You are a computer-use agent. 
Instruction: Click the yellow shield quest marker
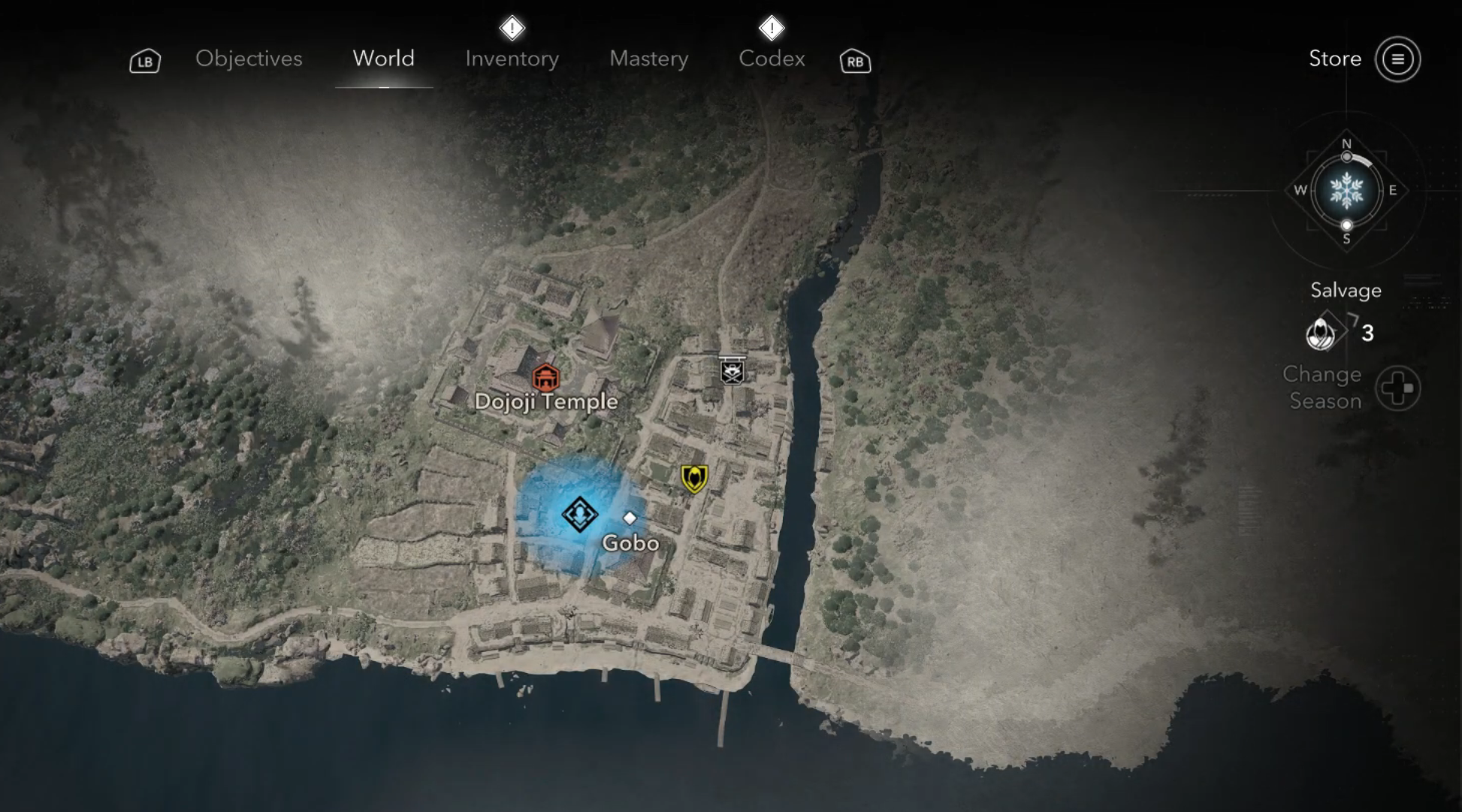(x=694, y=478)
